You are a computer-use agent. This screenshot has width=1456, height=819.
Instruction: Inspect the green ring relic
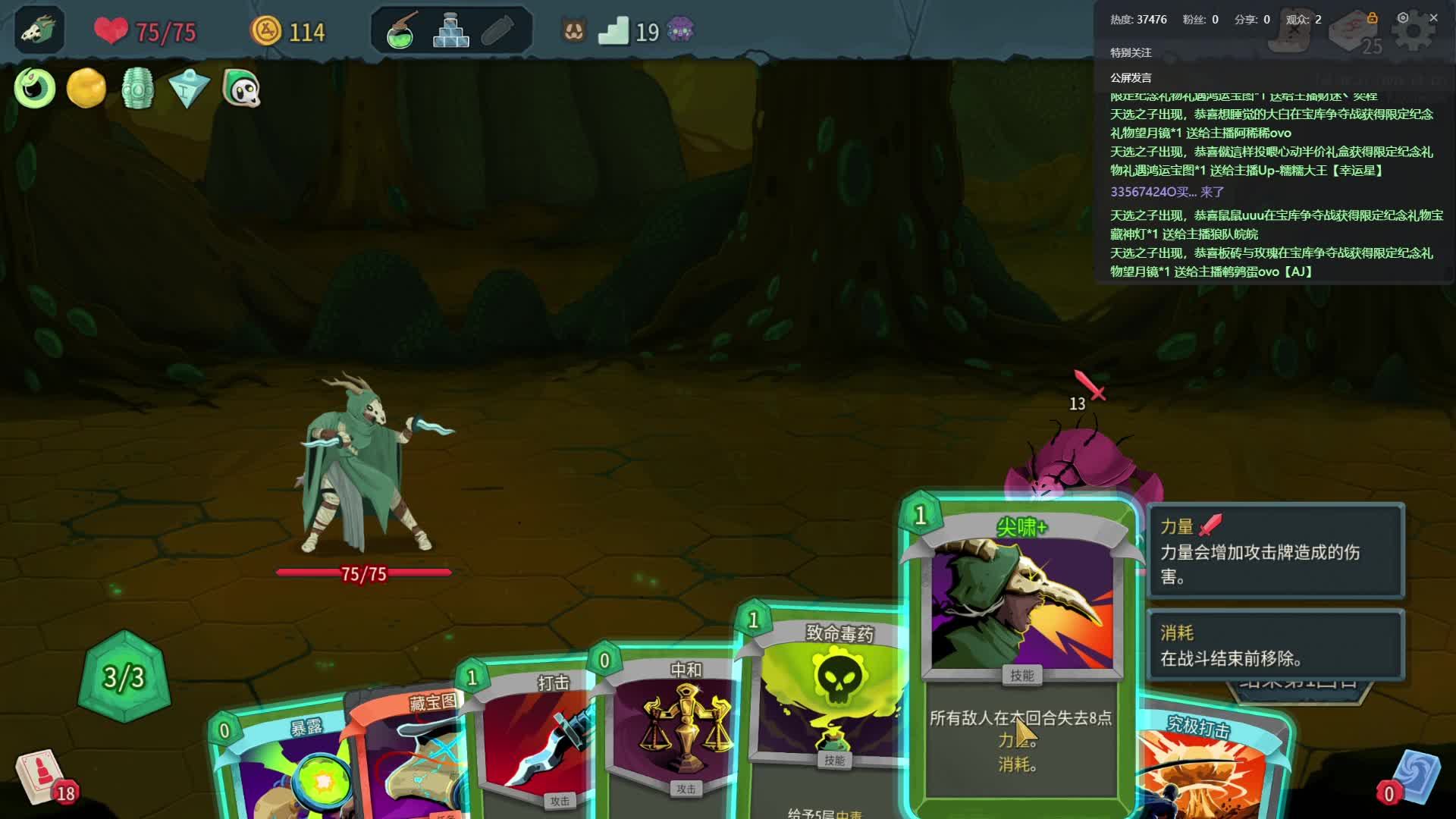tap(35, 89)
